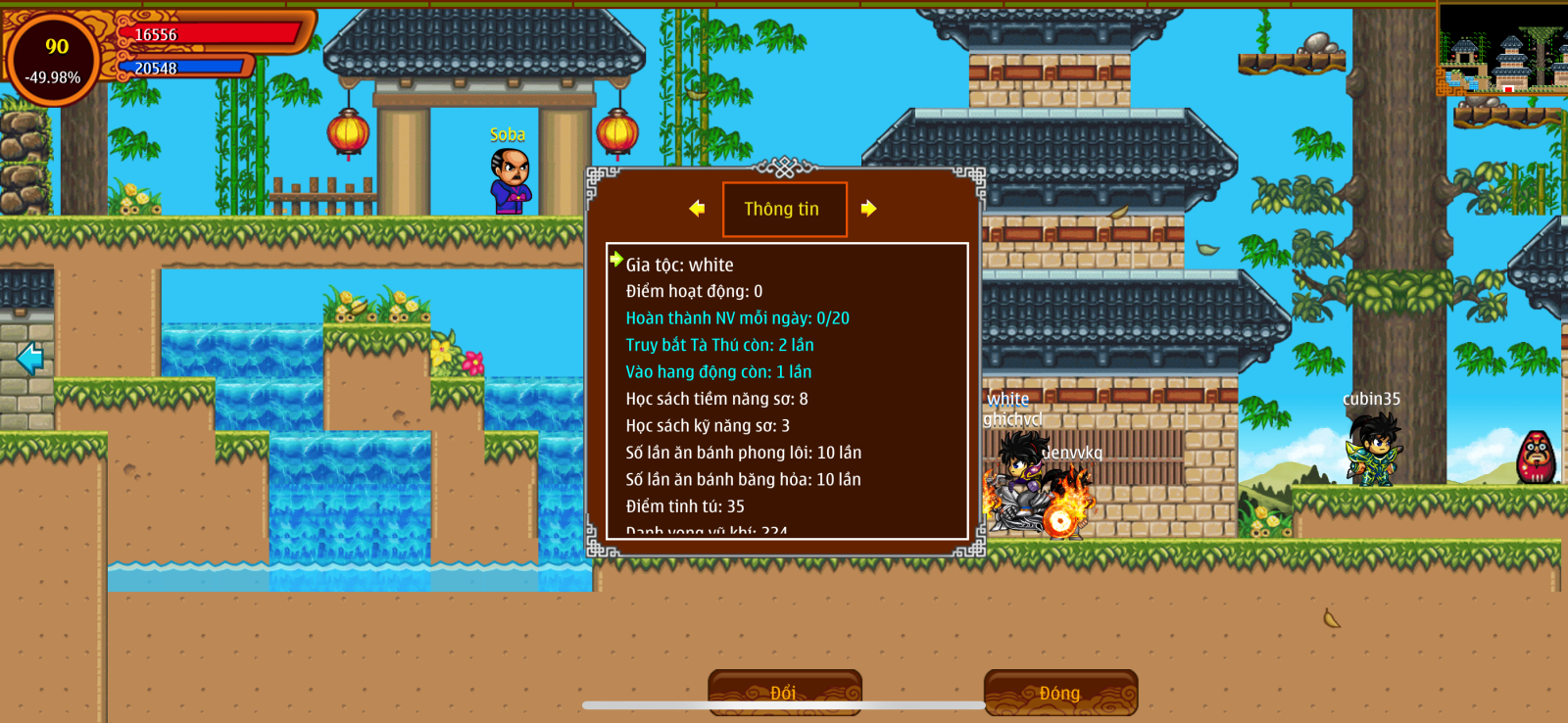
Task: Select the Truy bắt Tà Thú row
Action: coord(719,345)
